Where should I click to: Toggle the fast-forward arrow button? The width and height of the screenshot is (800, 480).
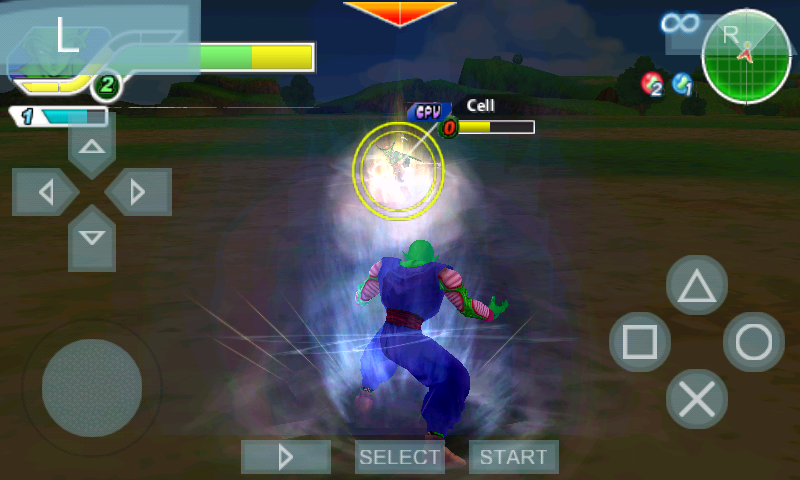point(286,457)
